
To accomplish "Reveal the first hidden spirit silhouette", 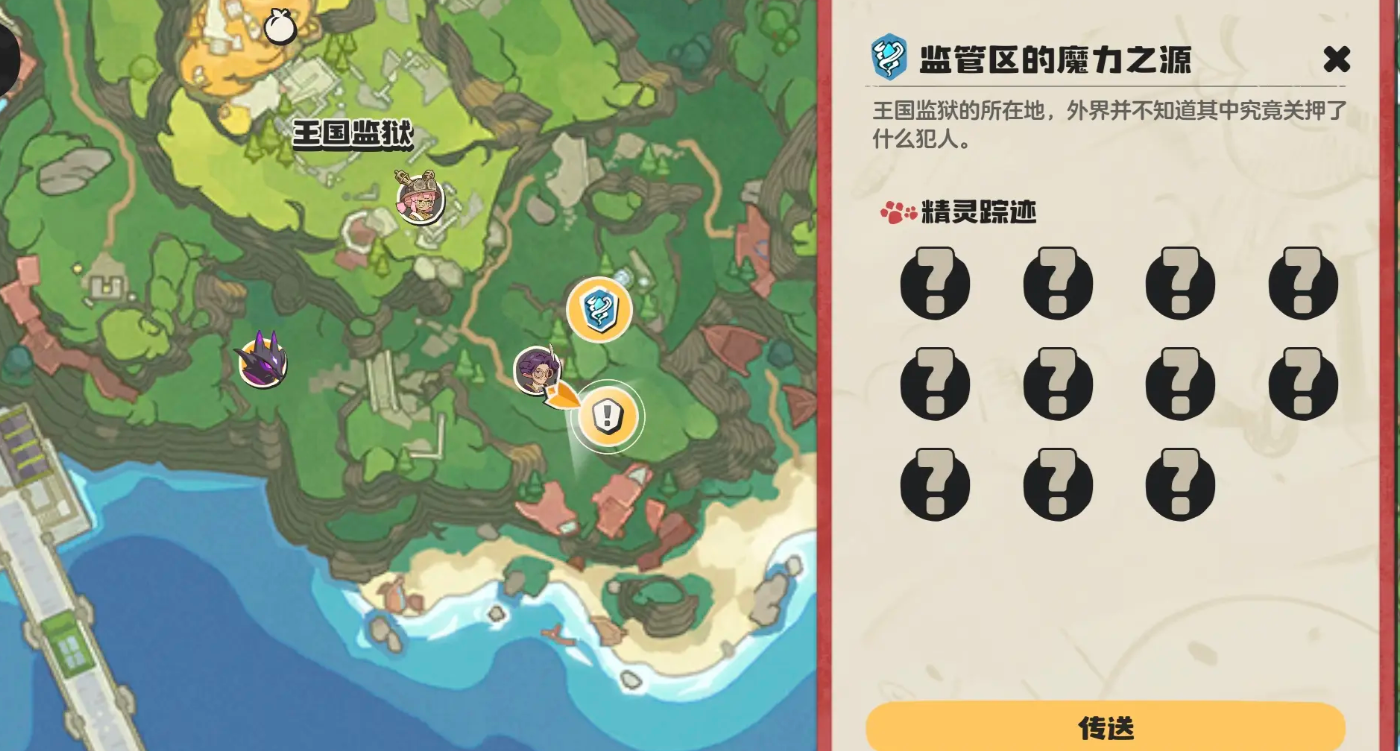I will [x=935, y=284].
